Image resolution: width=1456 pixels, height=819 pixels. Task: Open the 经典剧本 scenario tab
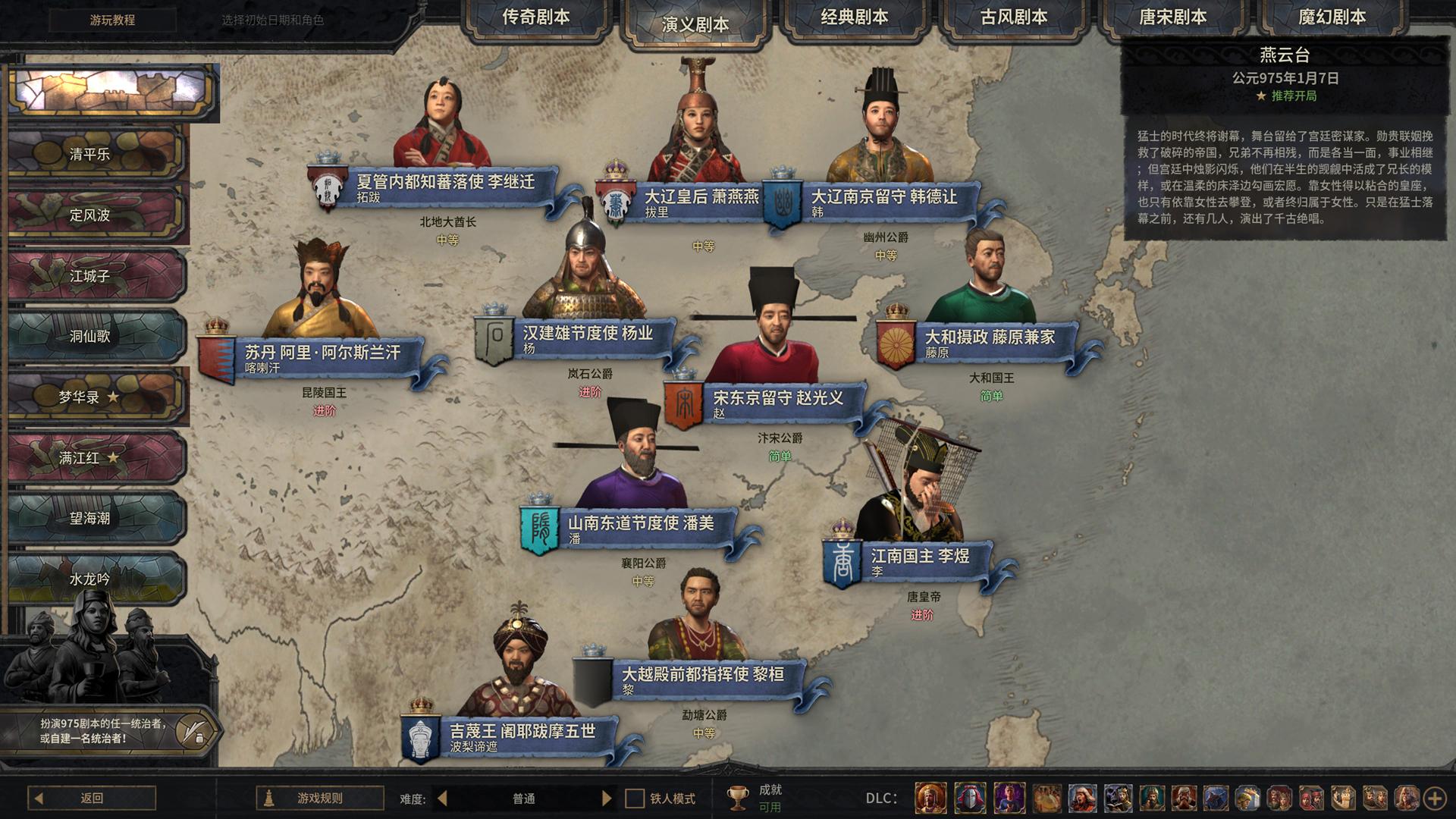(854, 18)
